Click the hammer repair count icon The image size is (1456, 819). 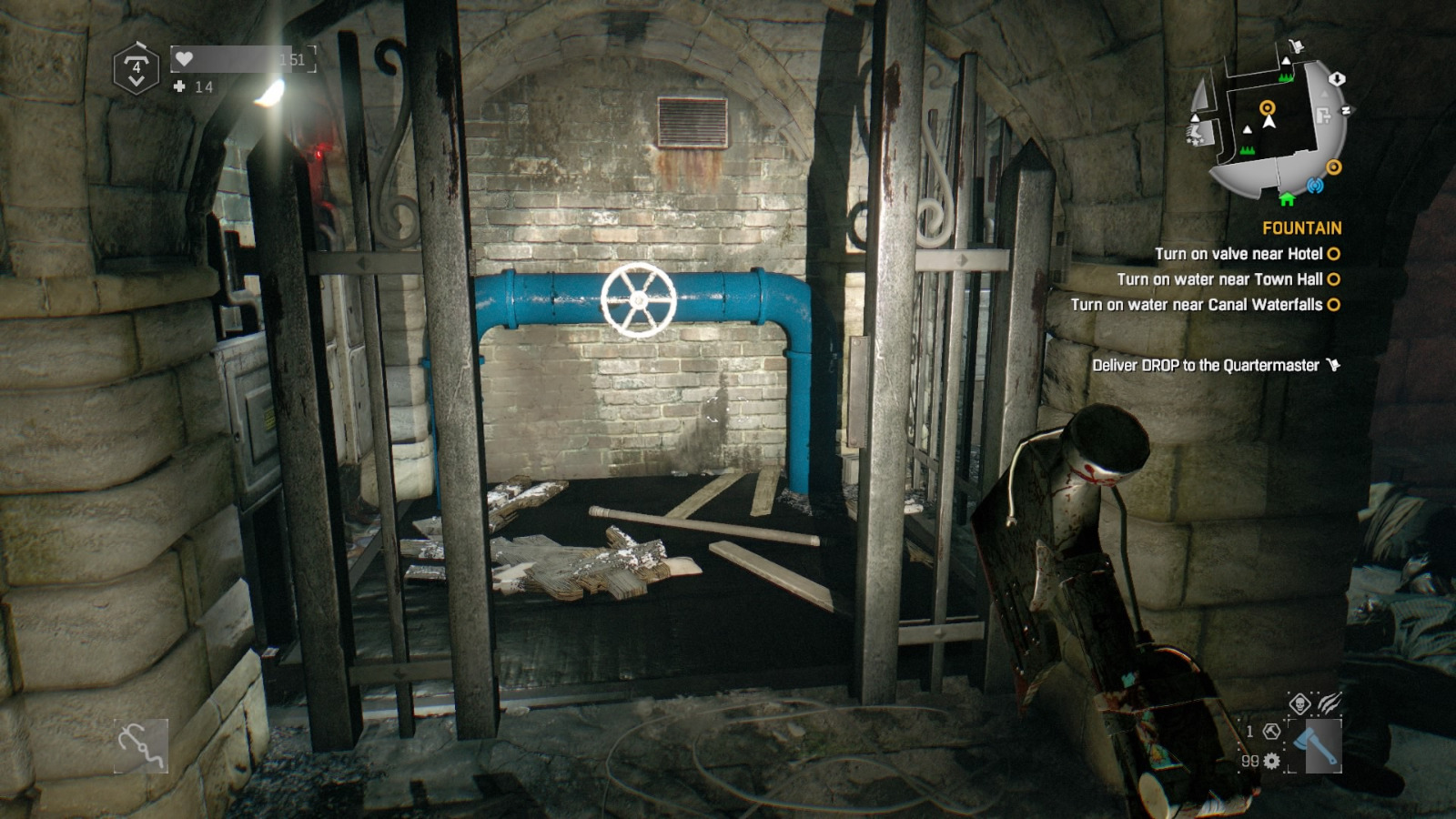(1272, 731)
